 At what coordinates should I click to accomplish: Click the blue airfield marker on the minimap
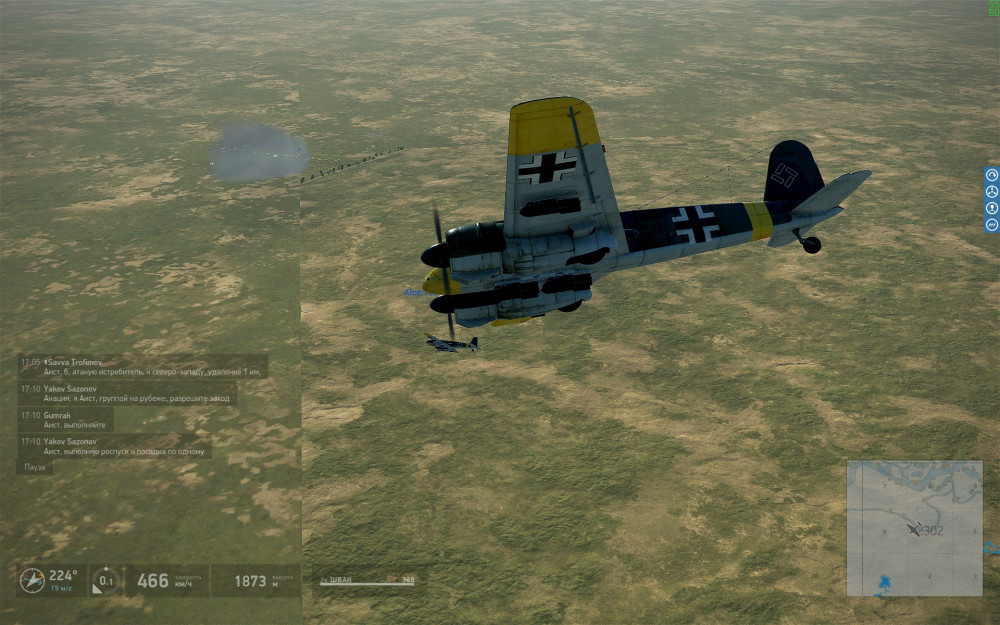point(884,582)
